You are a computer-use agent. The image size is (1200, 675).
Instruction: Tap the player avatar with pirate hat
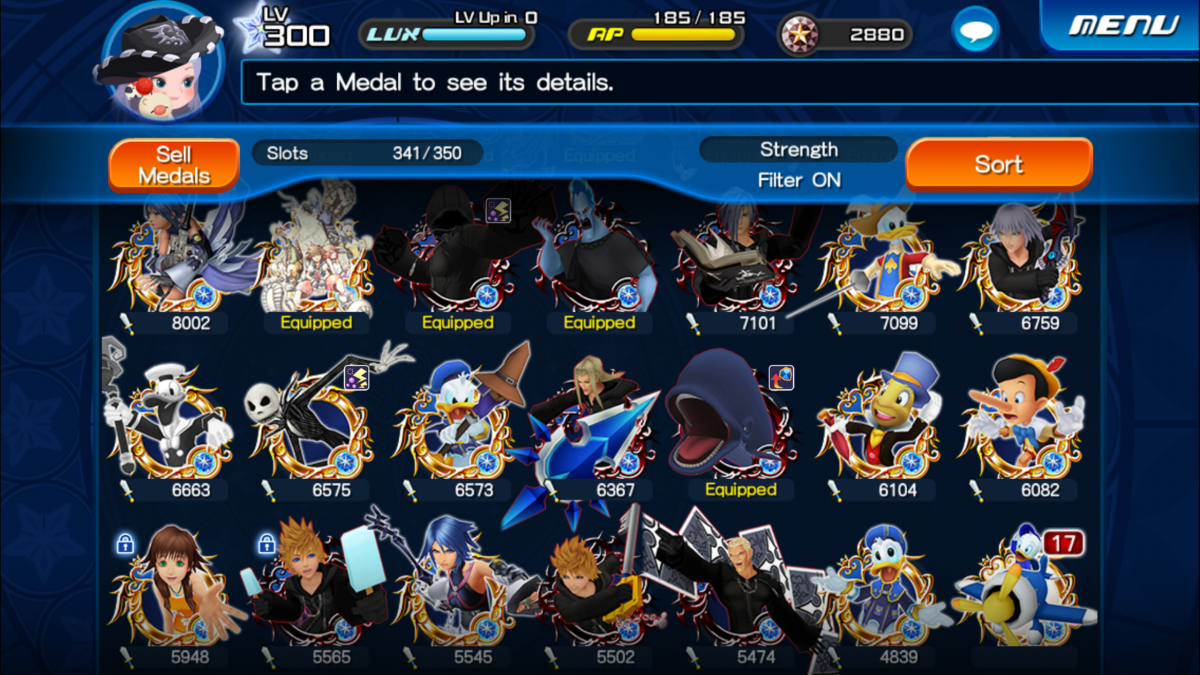click(x=160, y=62)
